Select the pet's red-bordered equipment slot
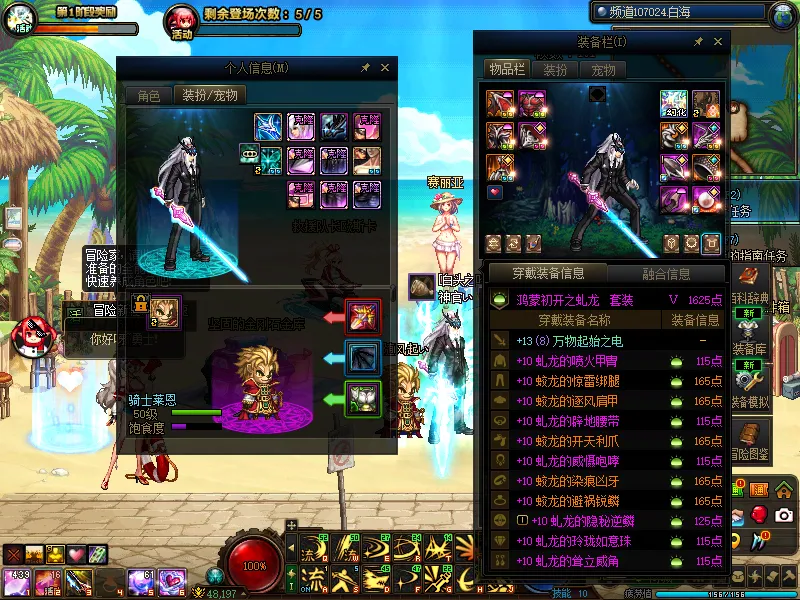 click(362, 316)
